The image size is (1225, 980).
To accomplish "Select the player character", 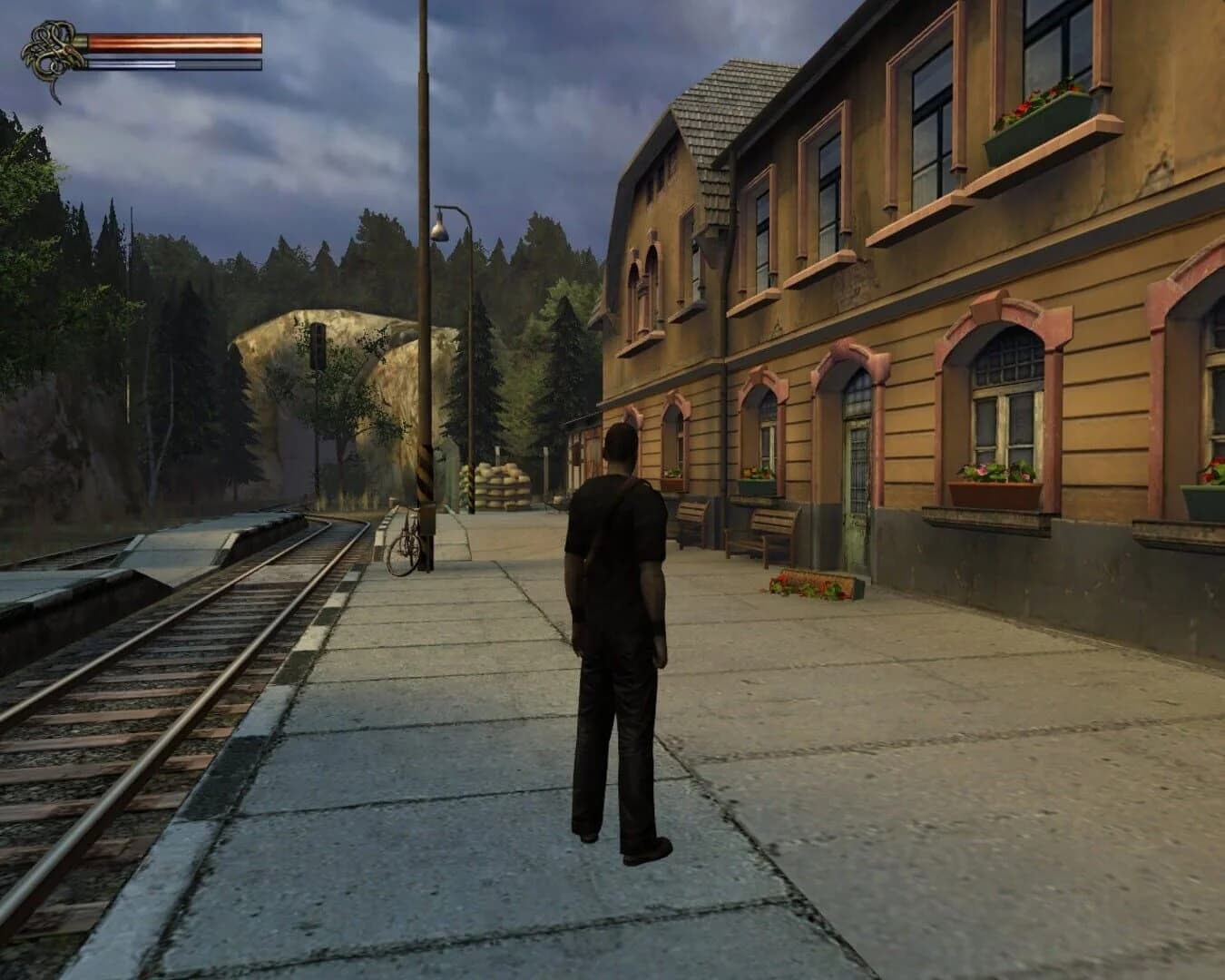I will (x=617, y=653).
